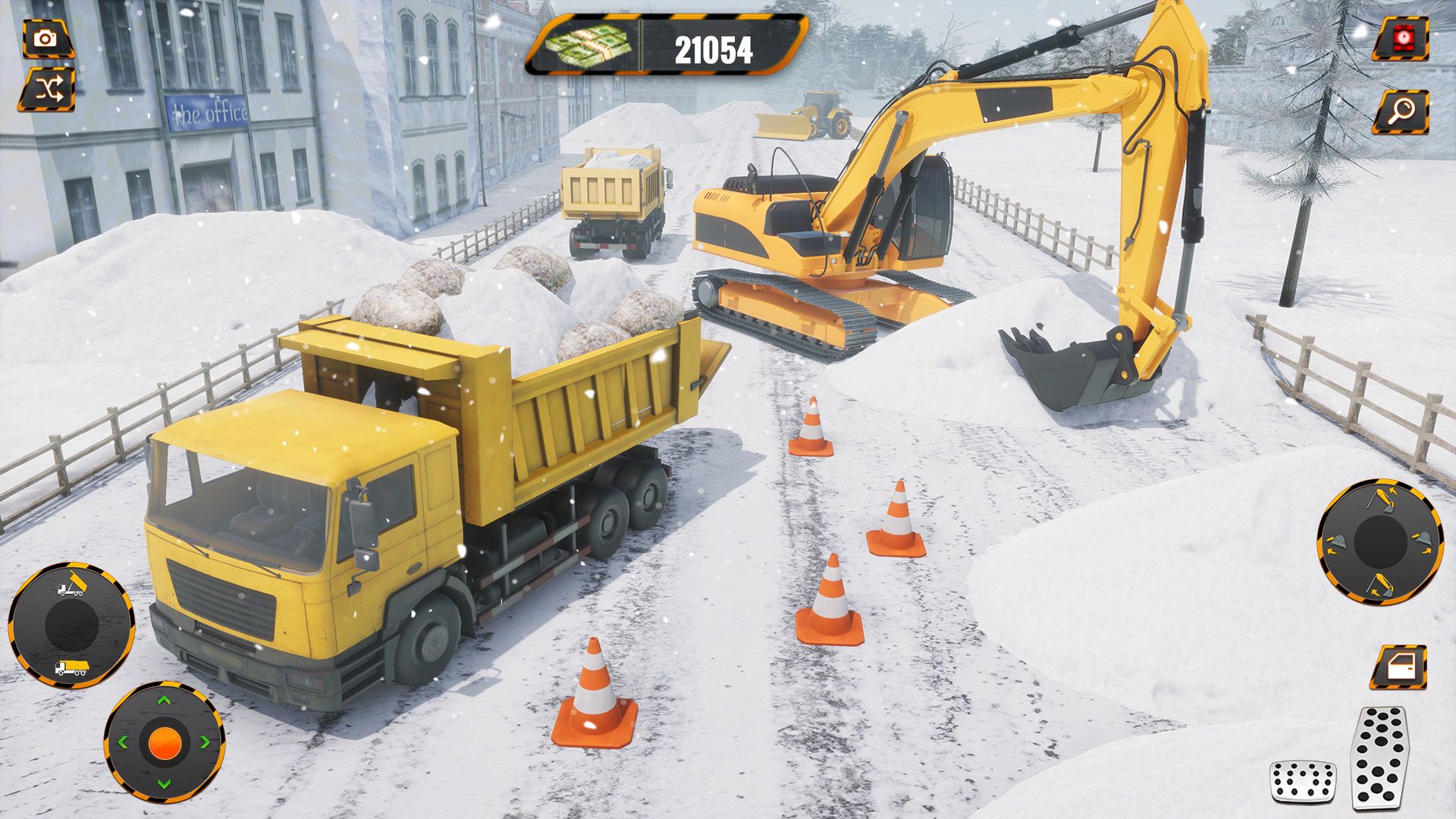Click the green down arrow on joystick

[164, 784]
